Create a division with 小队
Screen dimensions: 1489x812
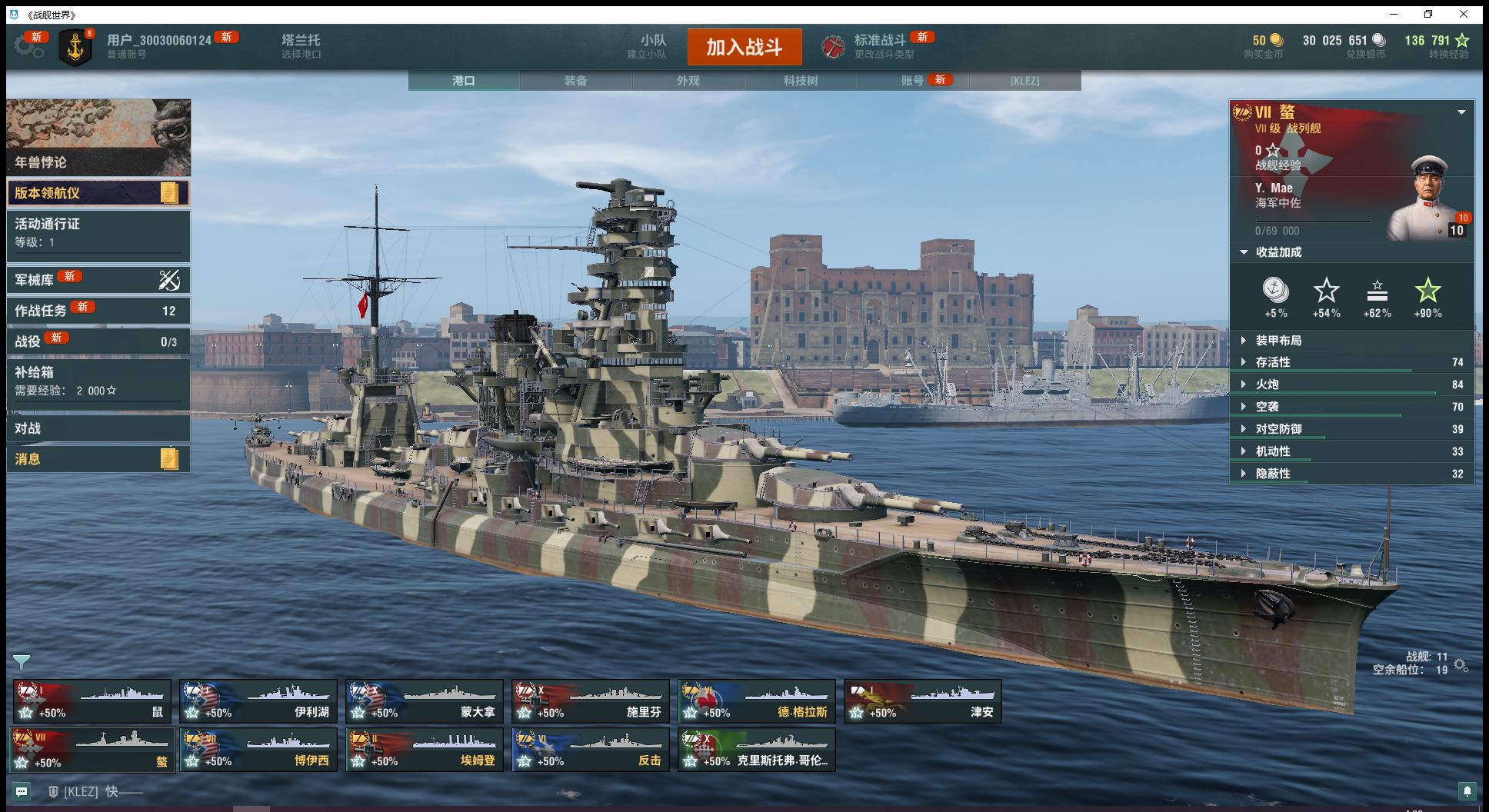tap(652, 46)
